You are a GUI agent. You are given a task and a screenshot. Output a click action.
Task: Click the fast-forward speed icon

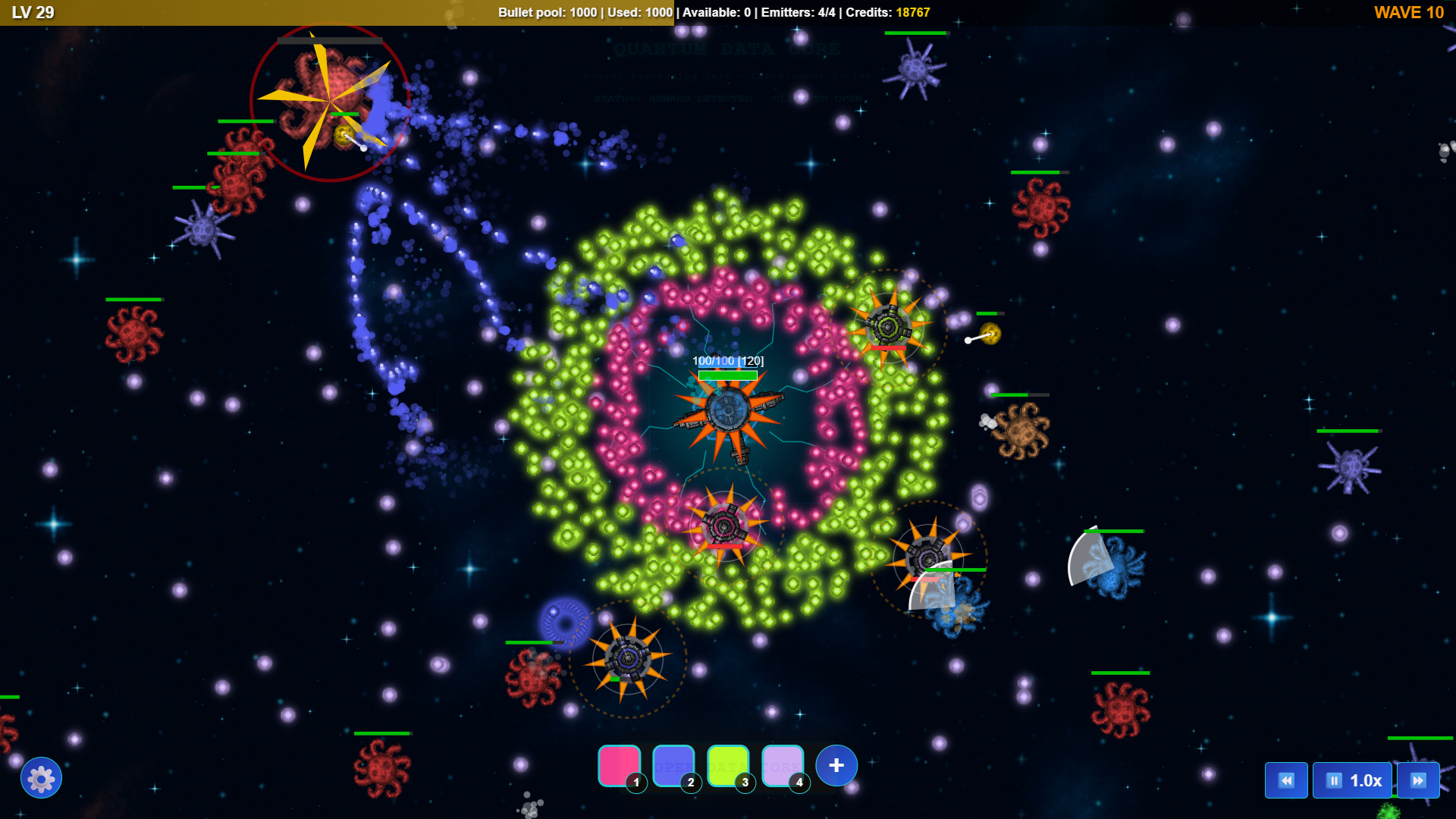click(1420, 780)
